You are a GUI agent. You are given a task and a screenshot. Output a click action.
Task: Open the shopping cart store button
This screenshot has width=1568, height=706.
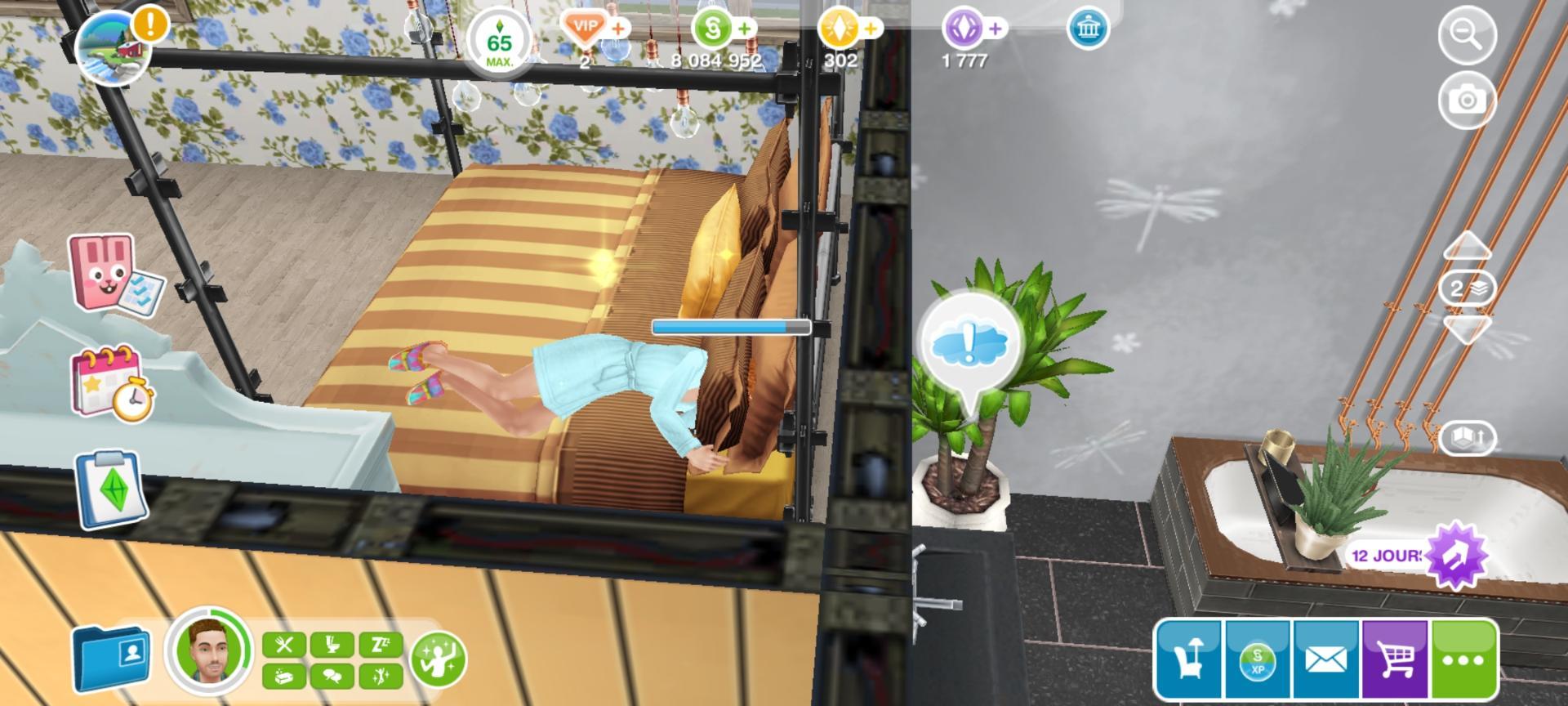click(1396, 659)
